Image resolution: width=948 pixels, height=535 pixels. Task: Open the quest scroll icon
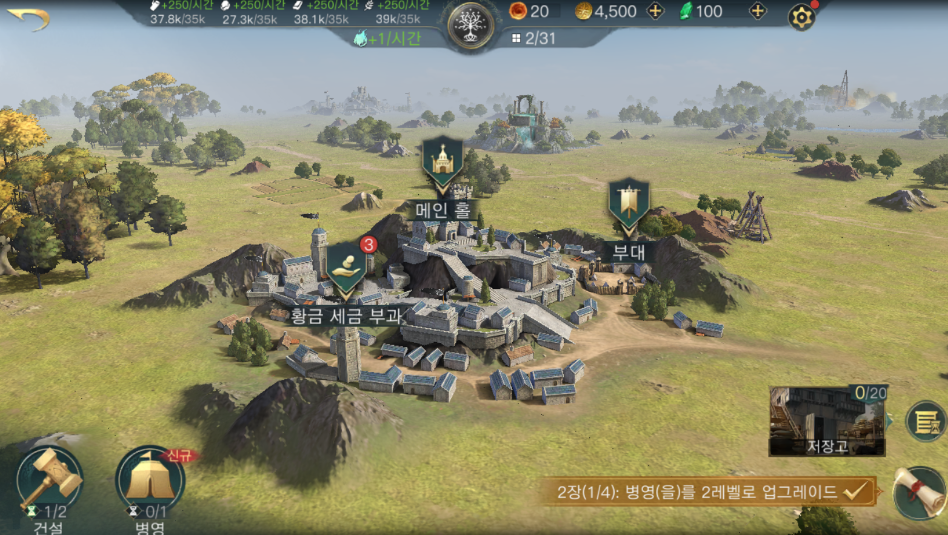919,492
